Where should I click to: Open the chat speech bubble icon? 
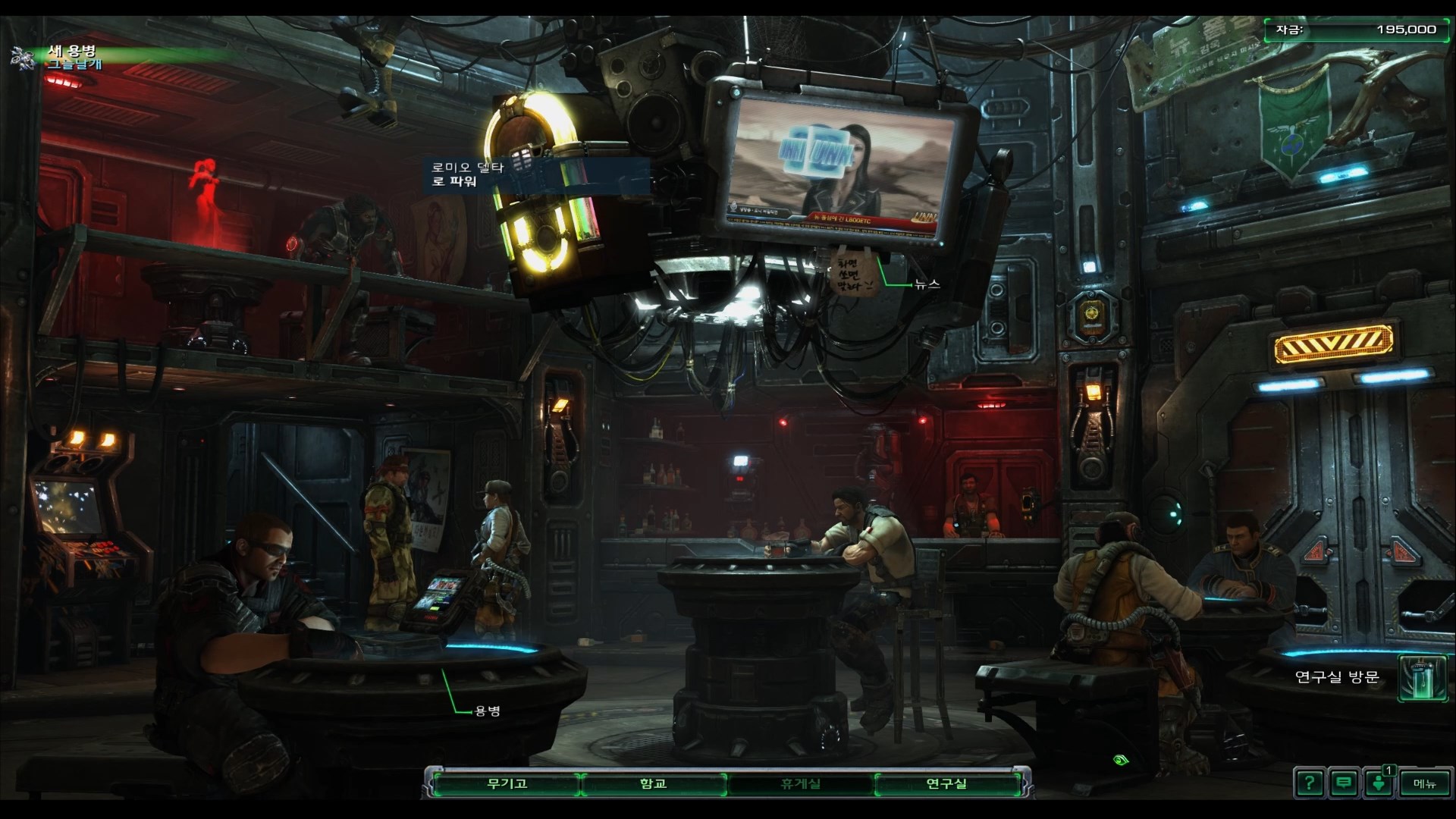(x=1344, y=783)
